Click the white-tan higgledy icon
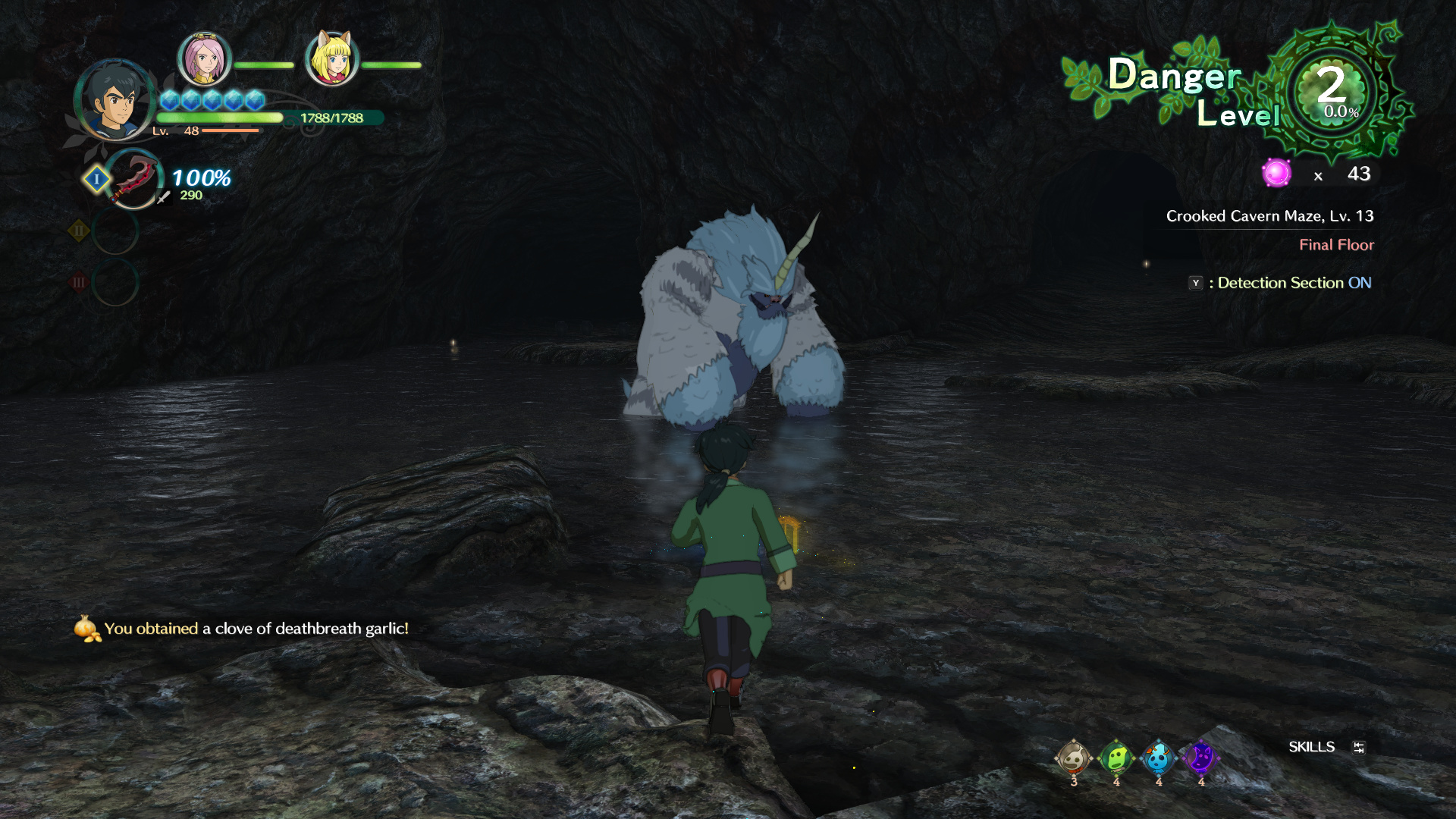The image size is (1456, 819). (1073, 757)
